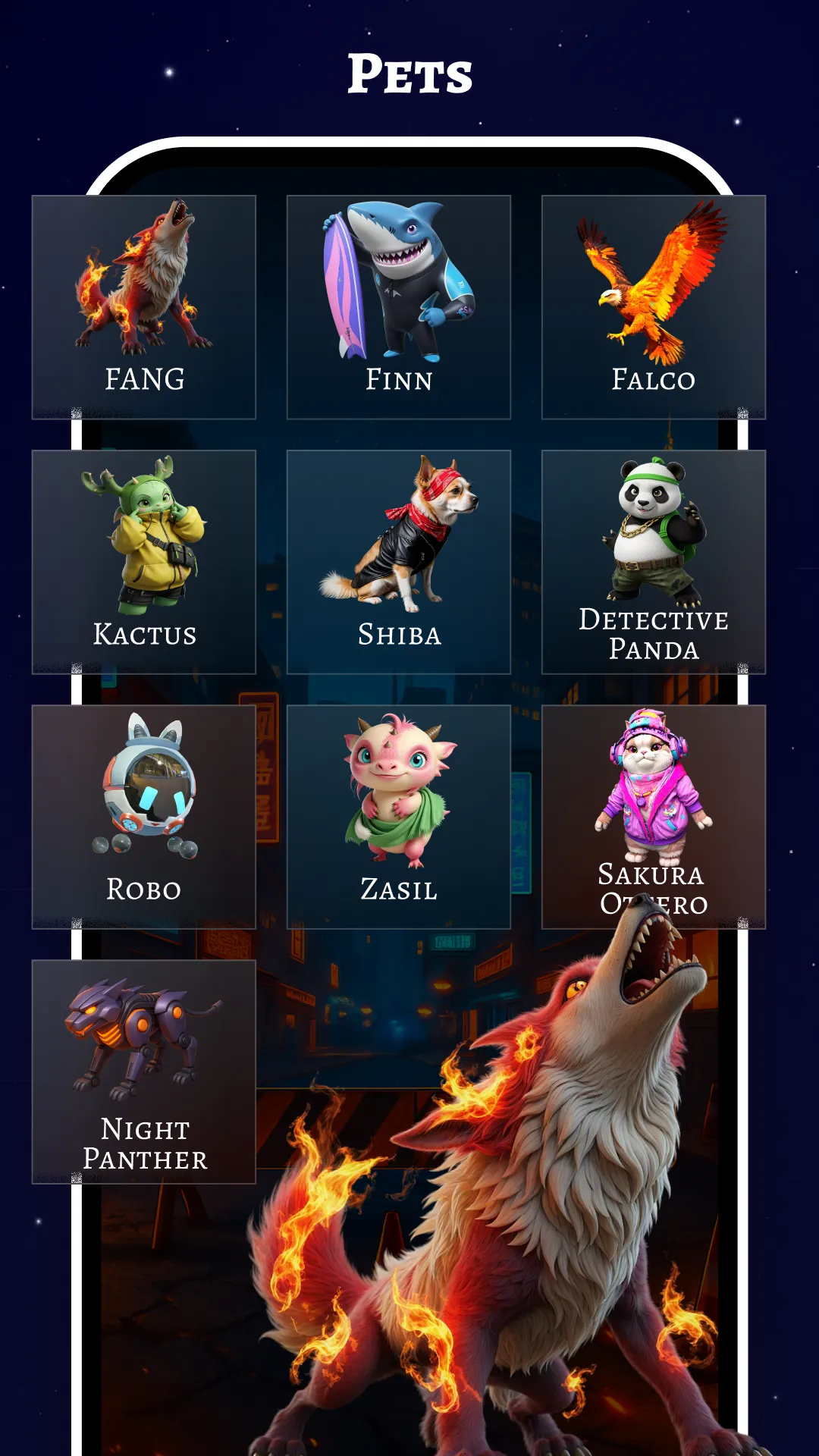Select the Night Panther pet tile
Image resolution: width=819 pixels, height=1456 pixels.
pos(144,1072)
